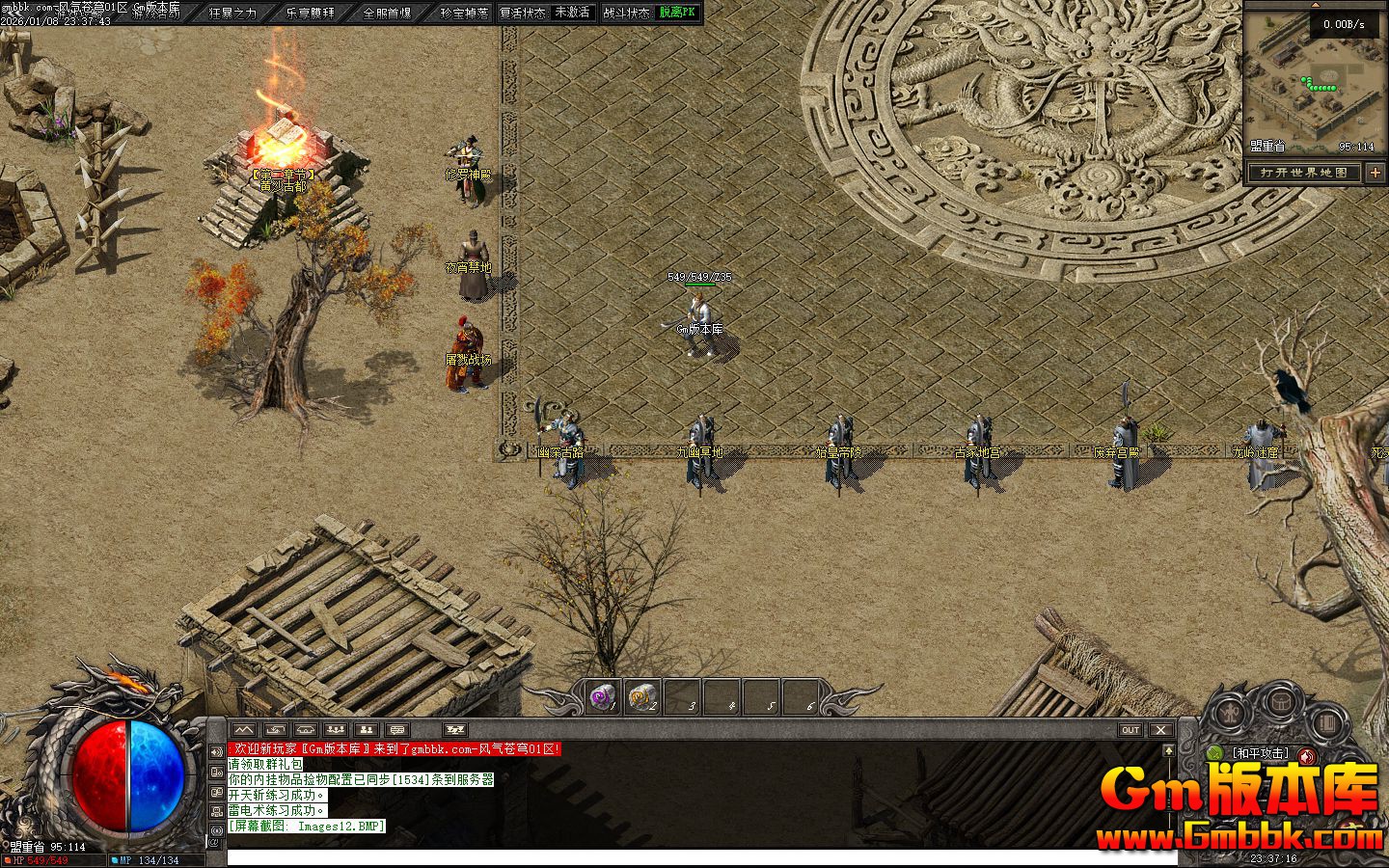This screenshot has width=1389, height=868.
Task: Toggle the red sound speaker icon
Action: click(x=1307, y=755)
